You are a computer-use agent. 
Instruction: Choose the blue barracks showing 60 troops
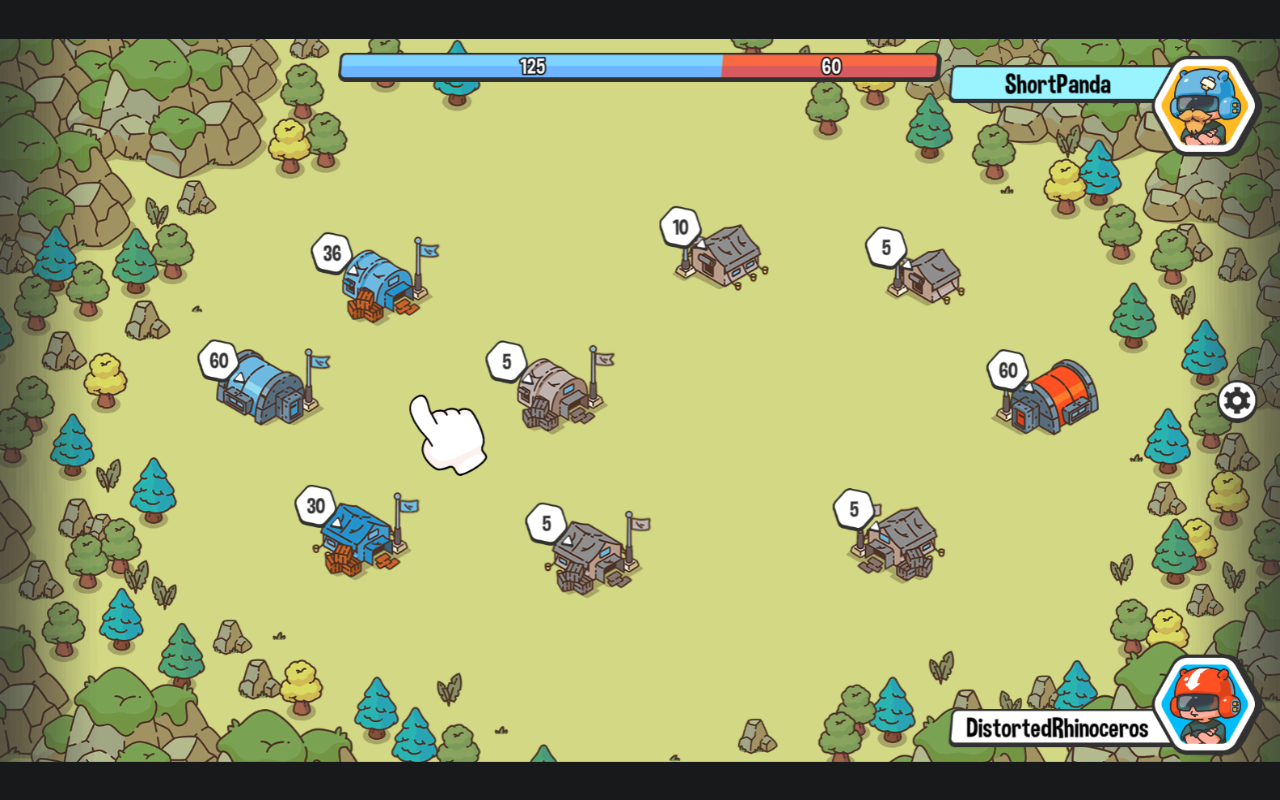(x=263, y=386)
